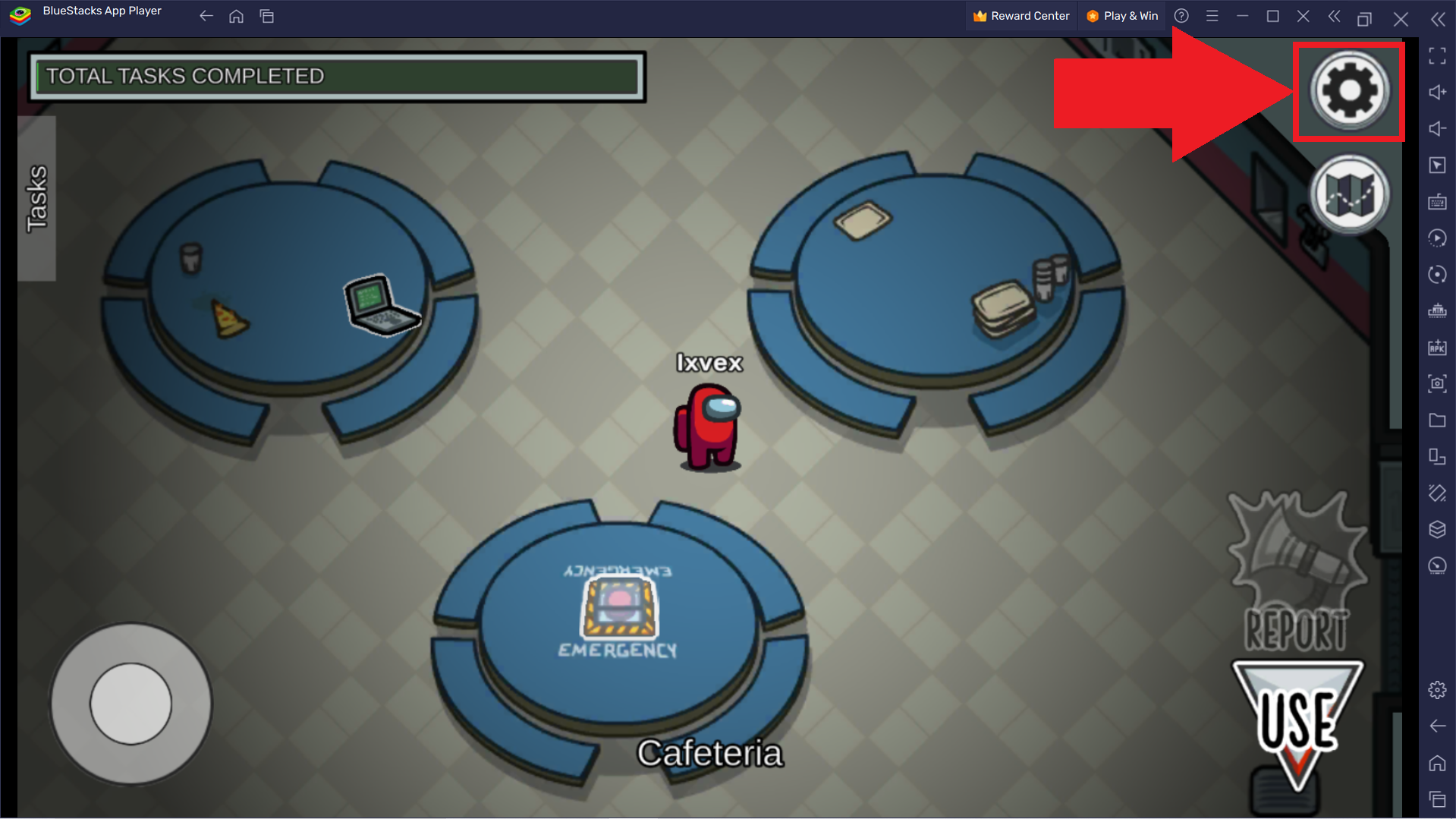Viewport: 1456px width, 819px height.
Task: Increase volume with sidebar volume-up control
Action: [1436, 92]
